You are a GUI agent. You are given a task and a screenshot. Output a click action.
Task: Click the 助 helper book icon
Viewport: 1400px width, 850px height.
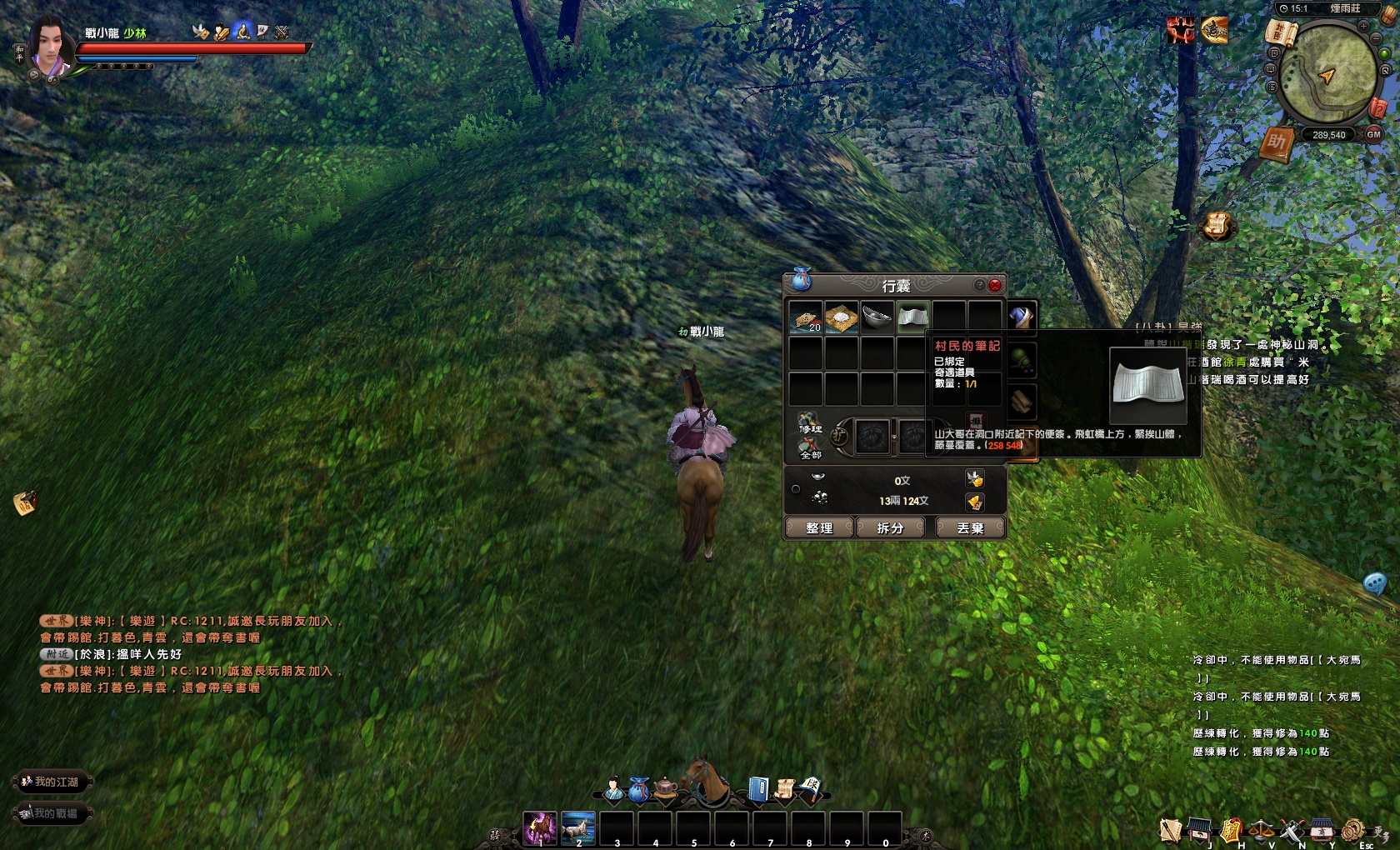1277,142
